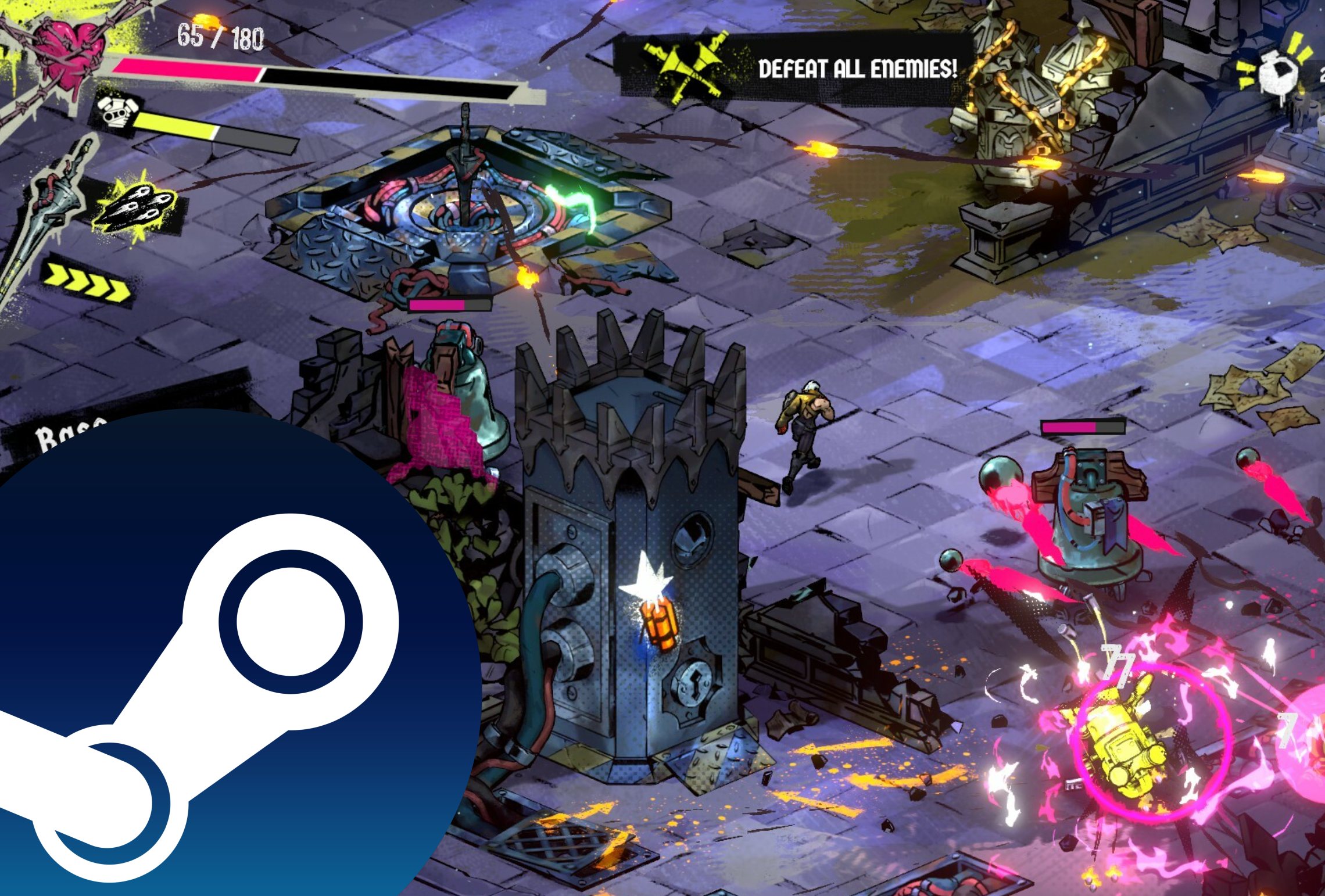Click the white currency icon
Image resolution: width=1325 pixels, height=896 pixels.
click(1277, 76)
